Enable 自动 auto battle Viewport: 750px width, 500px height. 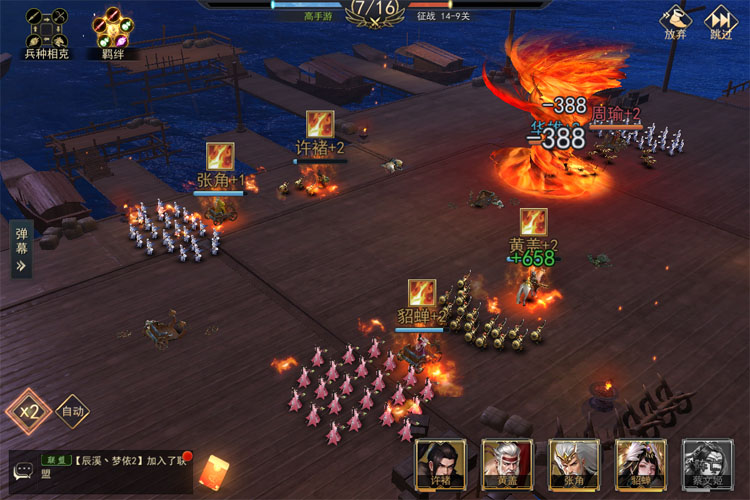coord(72,411)
